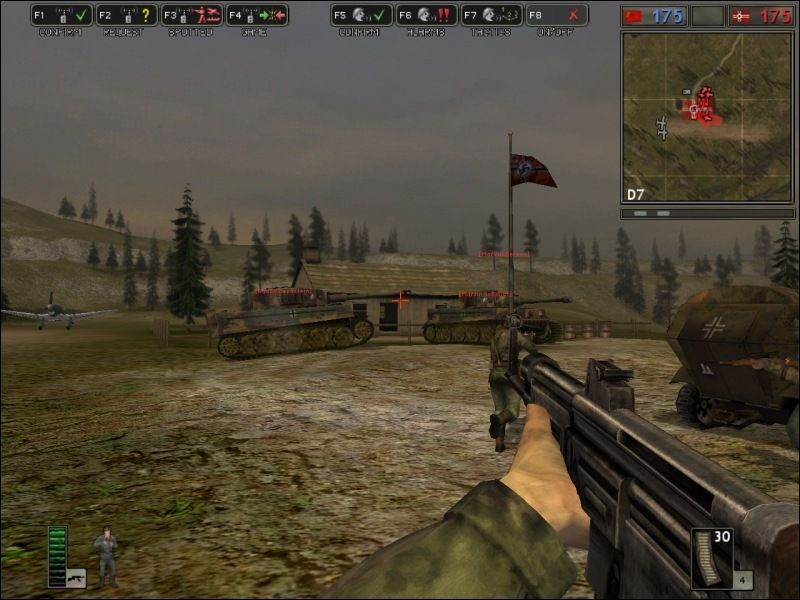The image size is (800, 600).
Task: Open the Alarms radio menu
Action: [427, 15]
